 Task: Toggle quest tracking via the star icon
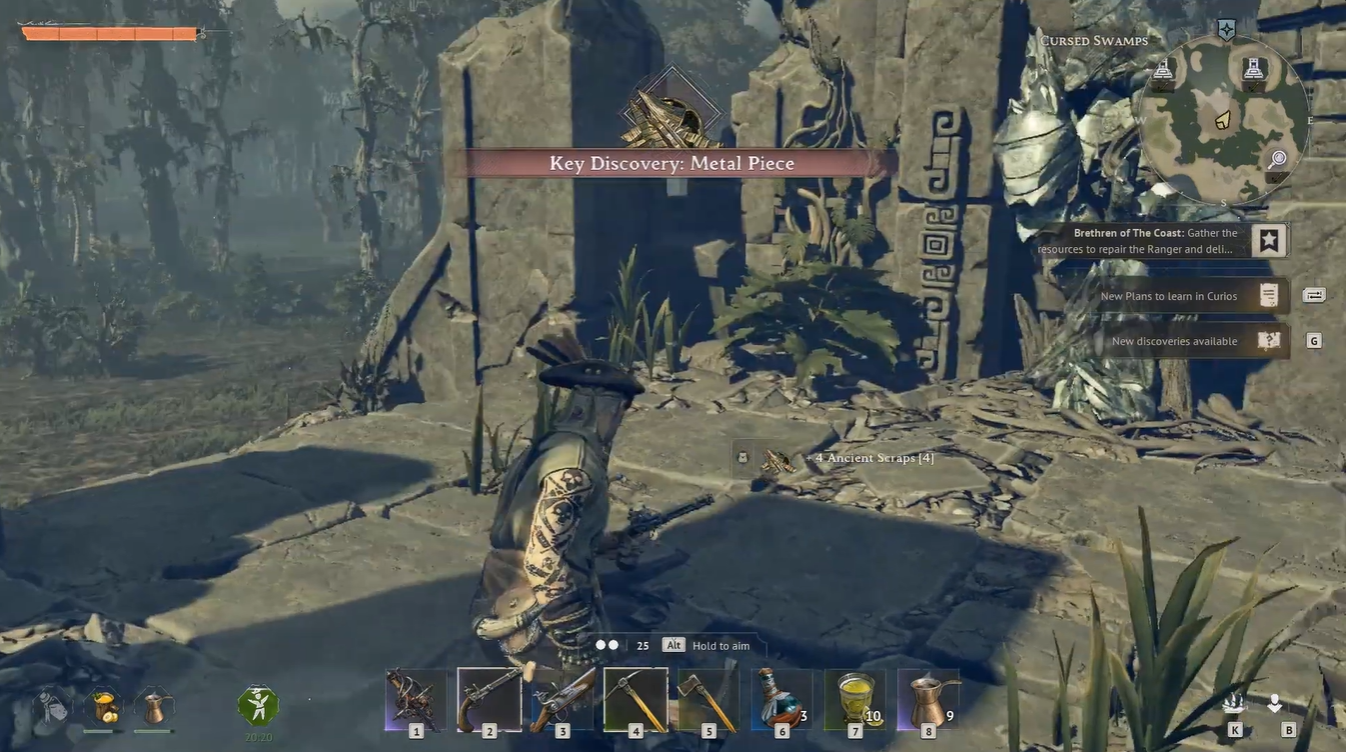click(x=1268, y=239)
